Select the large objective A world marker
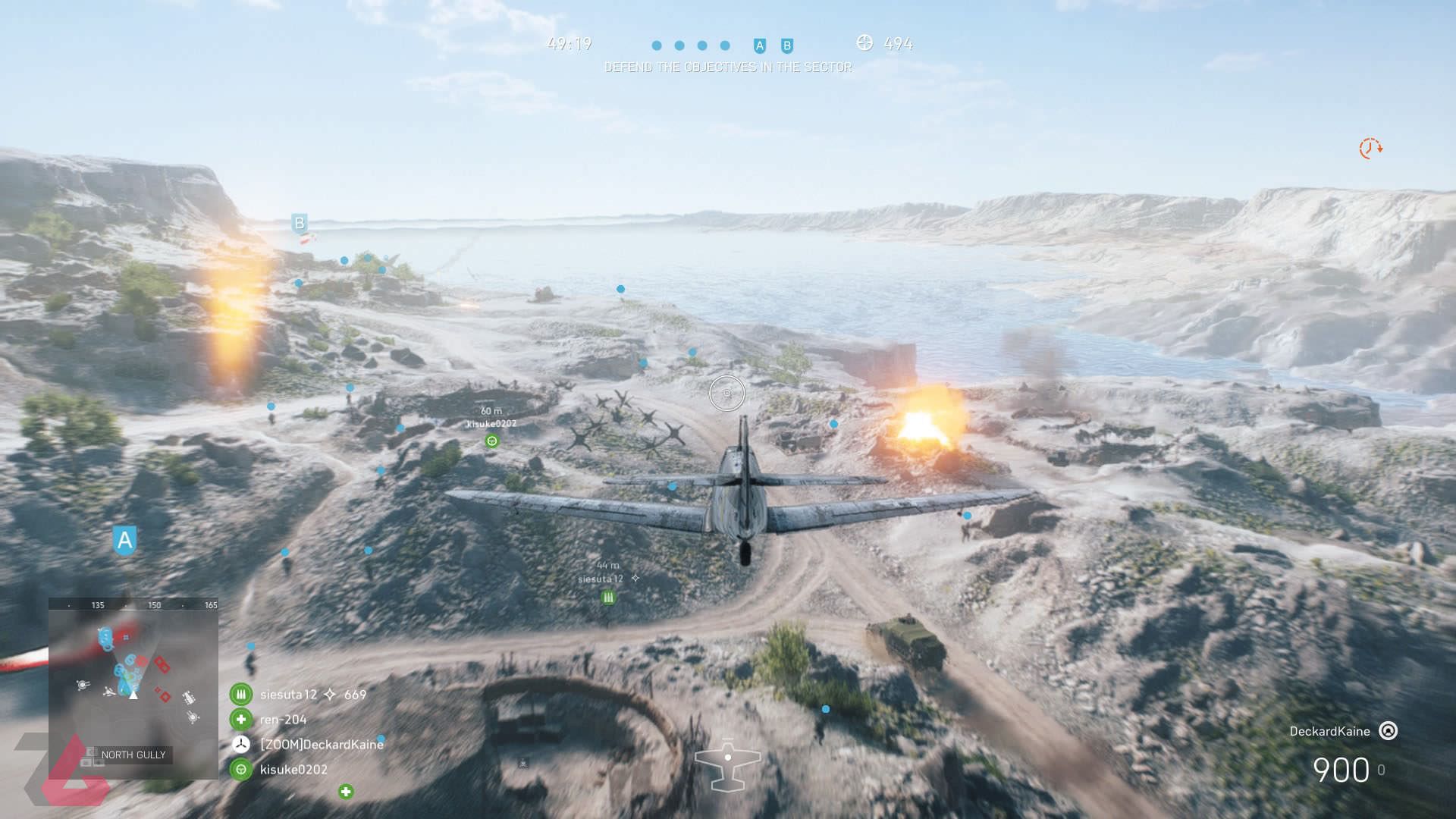Screen dimensions: 1456x819 click(x=124, y=541)
